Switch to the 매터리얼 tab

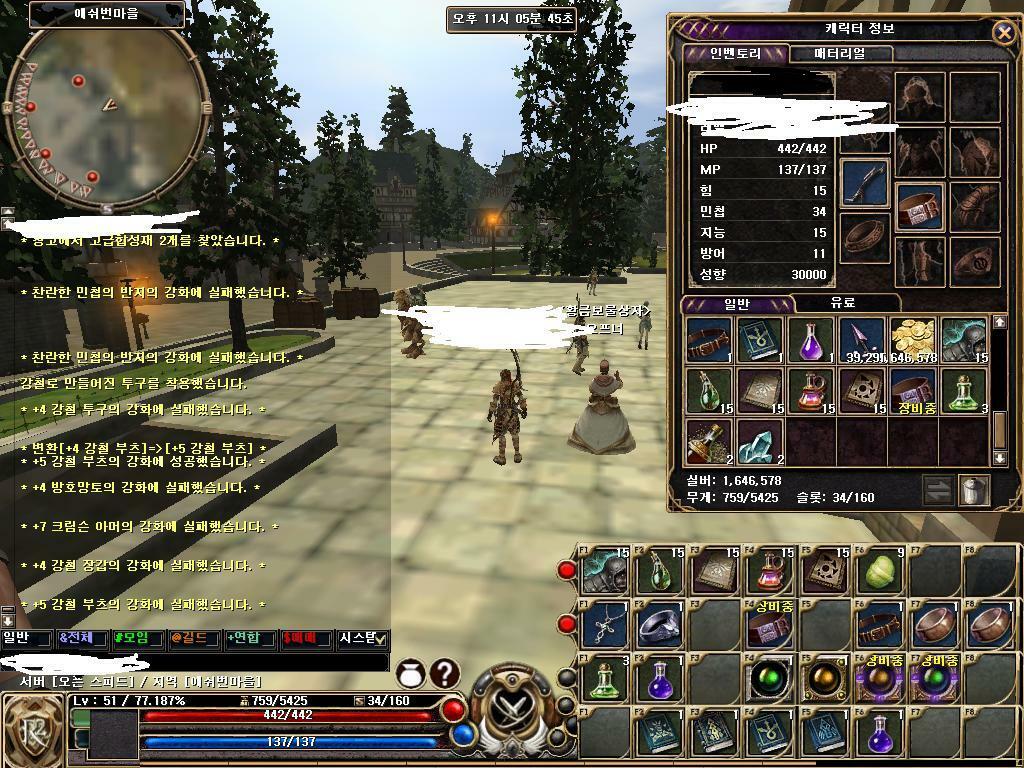point(839,53)
